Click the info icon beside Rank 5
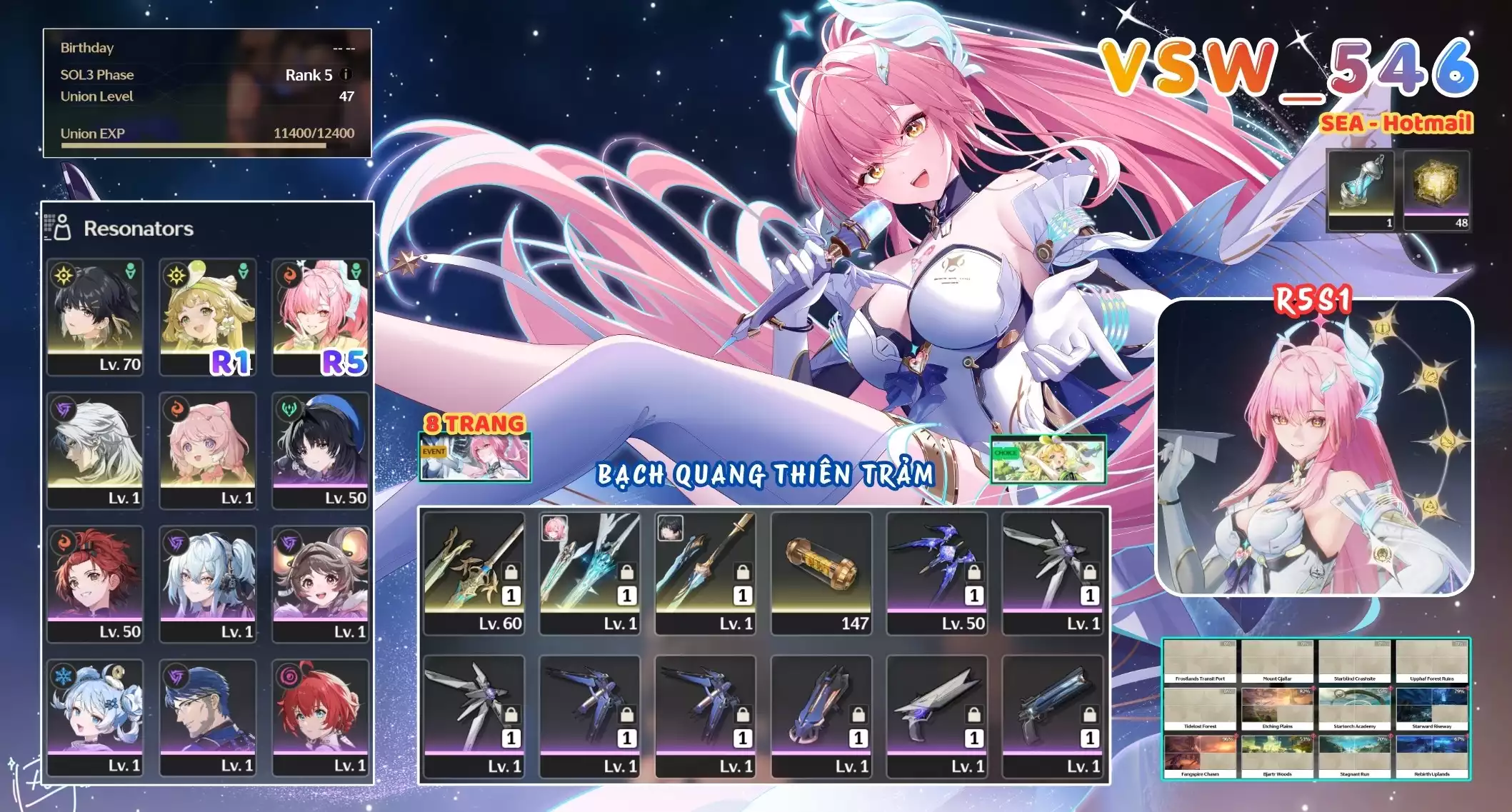 coord(345,74)
